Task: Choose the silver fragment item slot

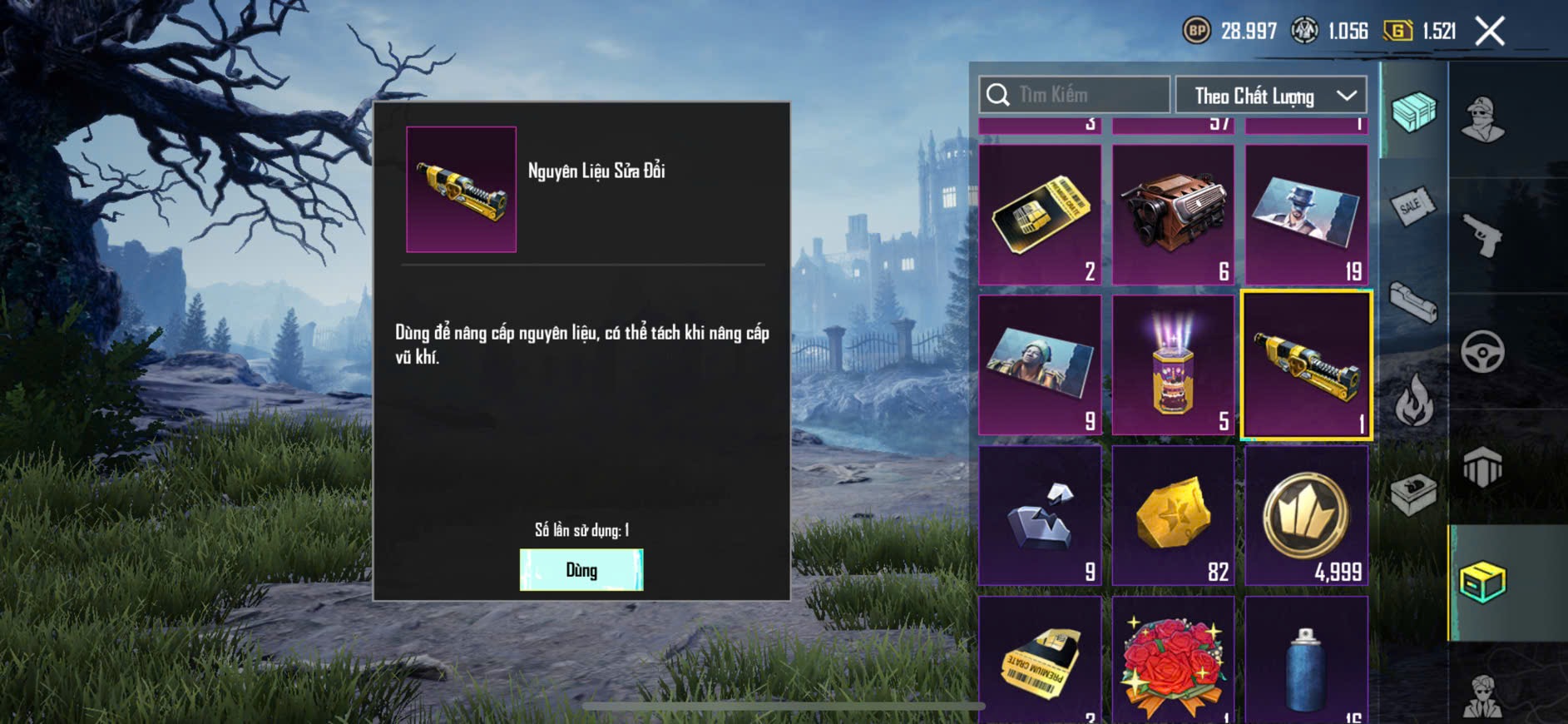Action: [x=1040, y=515]
